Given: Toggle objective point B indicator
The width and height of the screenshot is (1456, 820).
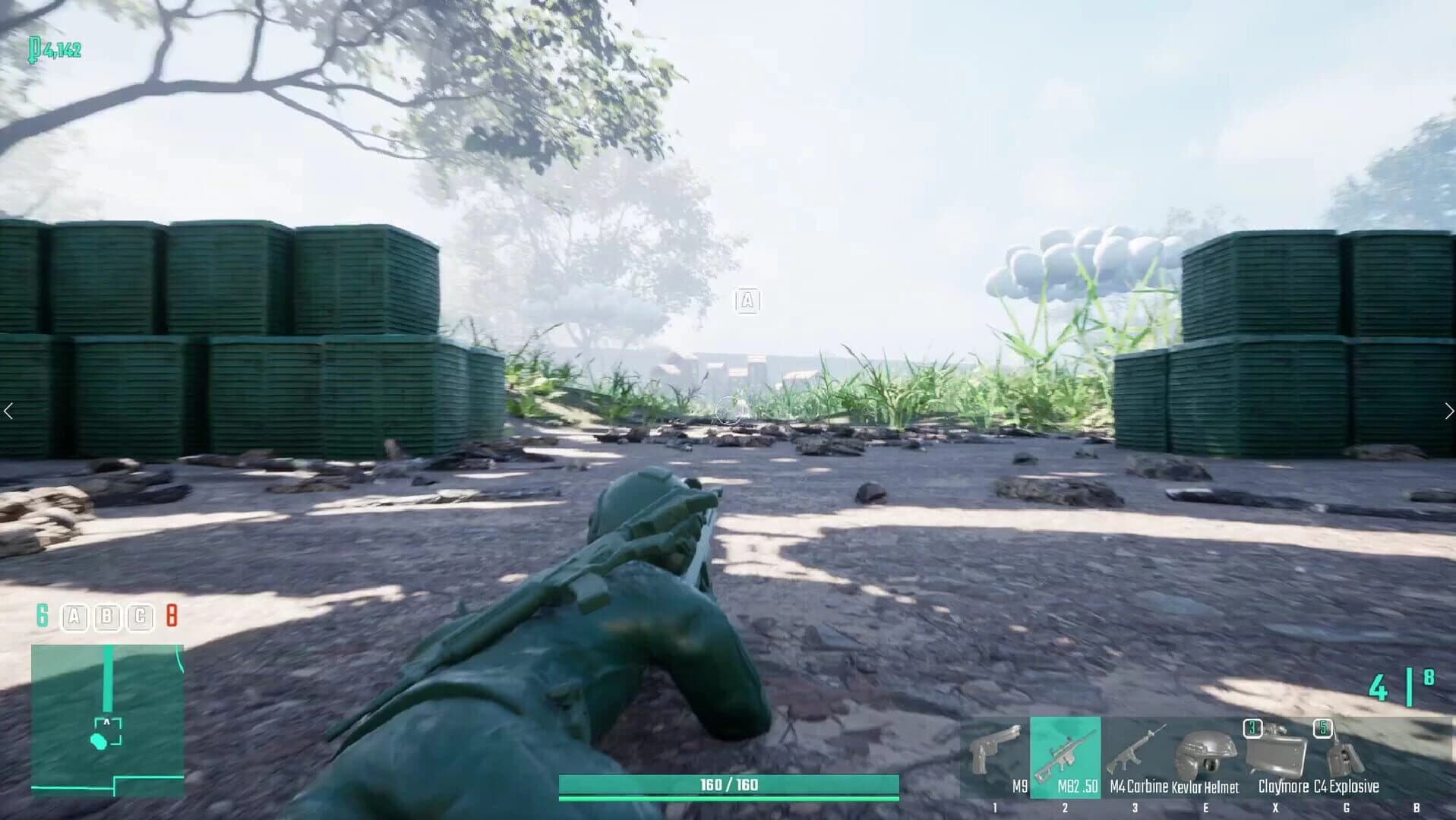Looking at the screenshot, I should (106, 616).
